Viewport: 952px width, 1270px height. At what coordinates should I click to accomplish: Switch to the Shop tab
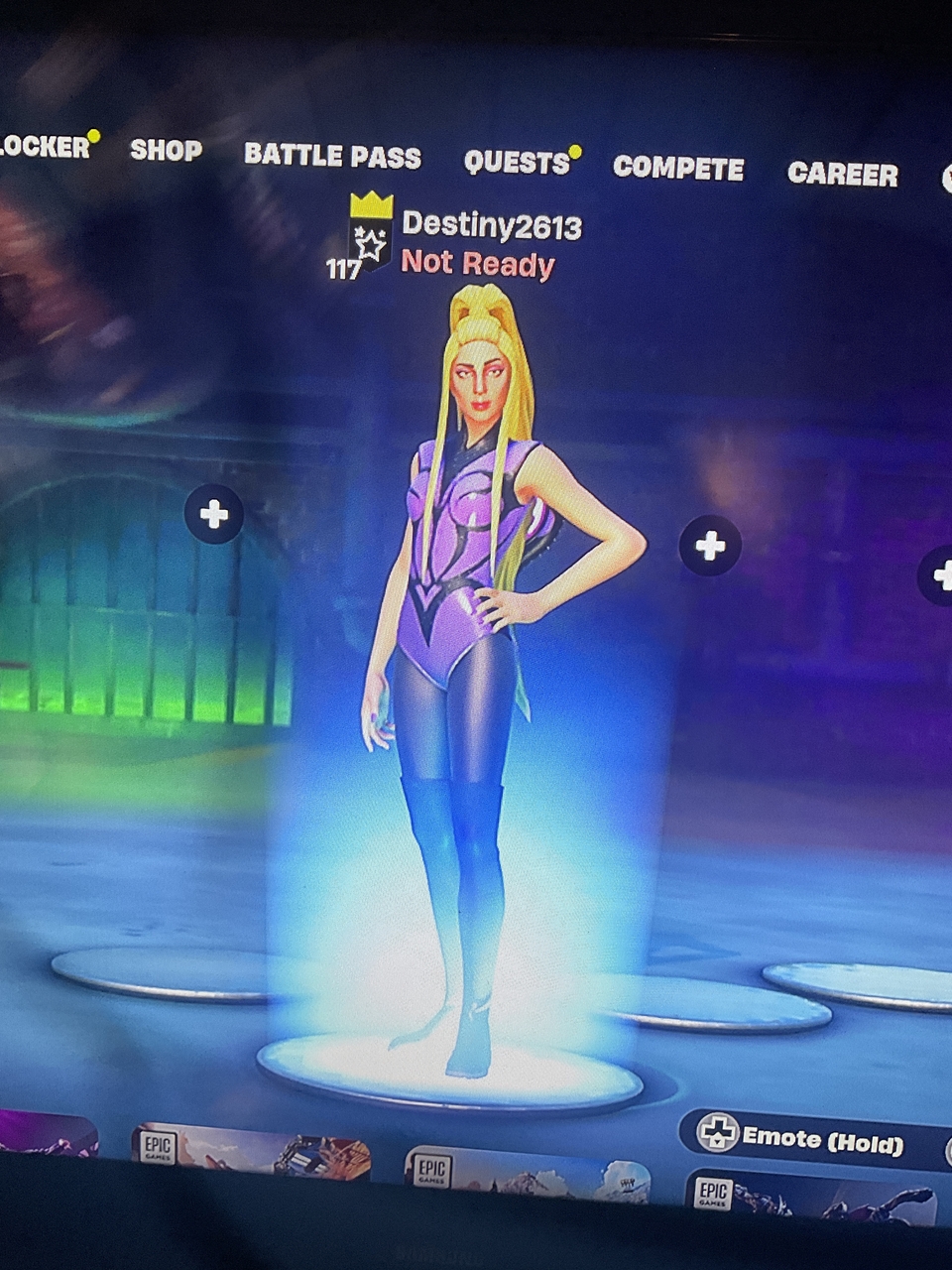[166, 150]
